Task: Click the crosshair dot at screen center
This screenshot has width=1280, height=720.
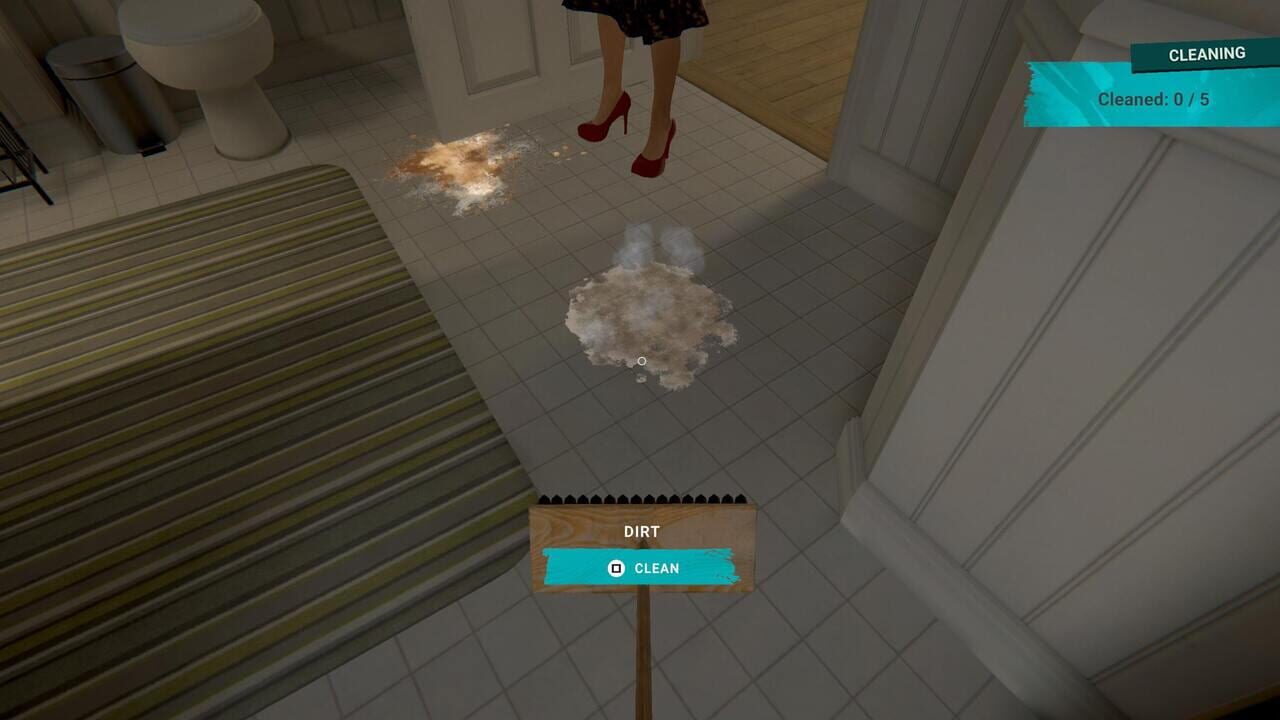Action: pos(641,360)
